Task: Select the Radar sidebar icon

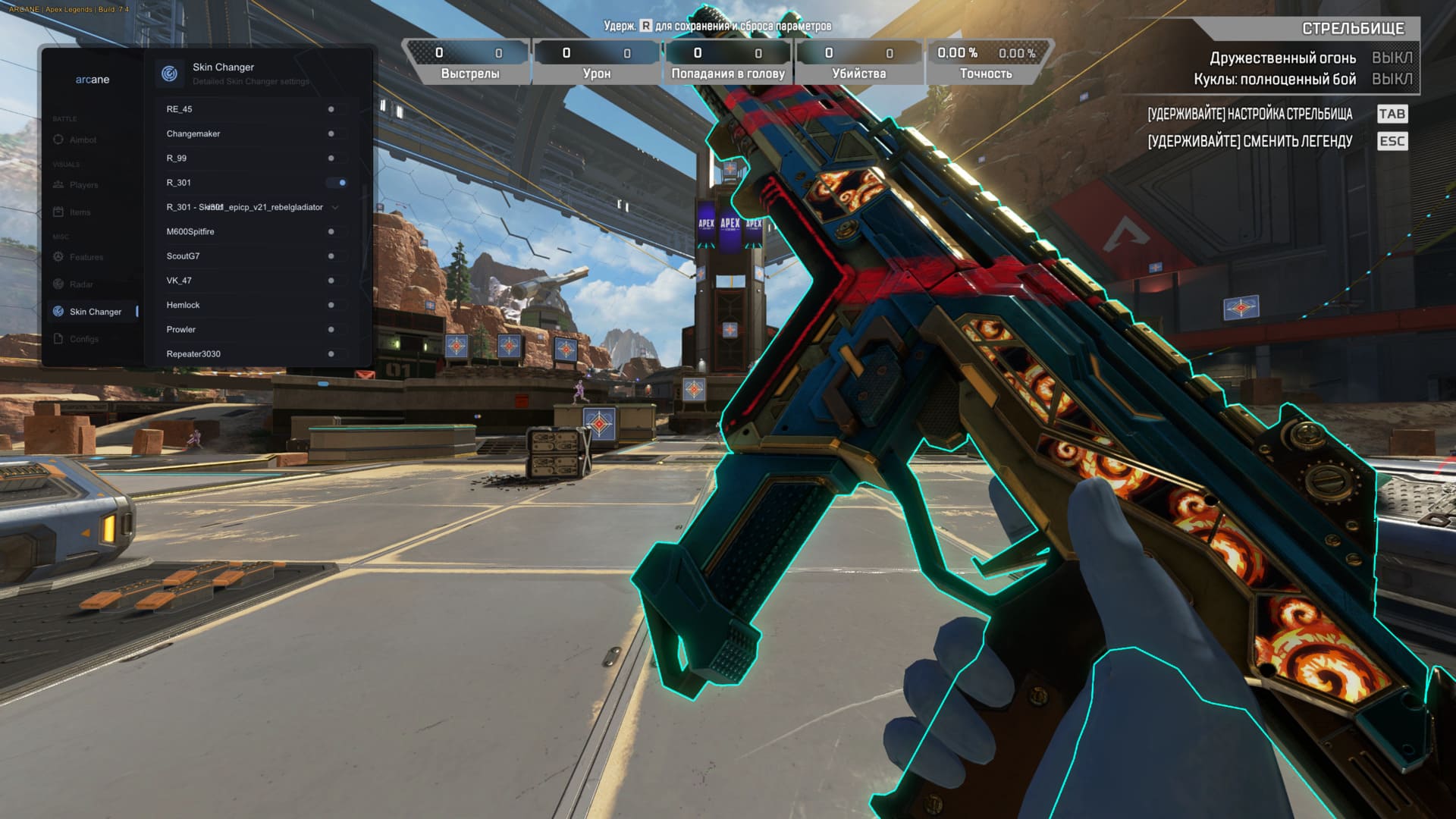Action: 58,284
